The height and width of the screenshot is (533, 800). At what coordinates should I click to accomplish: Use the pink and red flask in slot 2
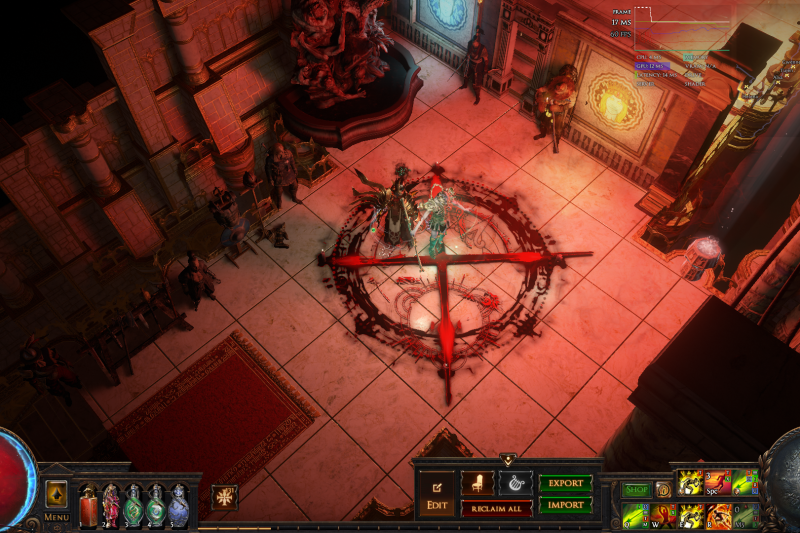[x=110, y=503]
